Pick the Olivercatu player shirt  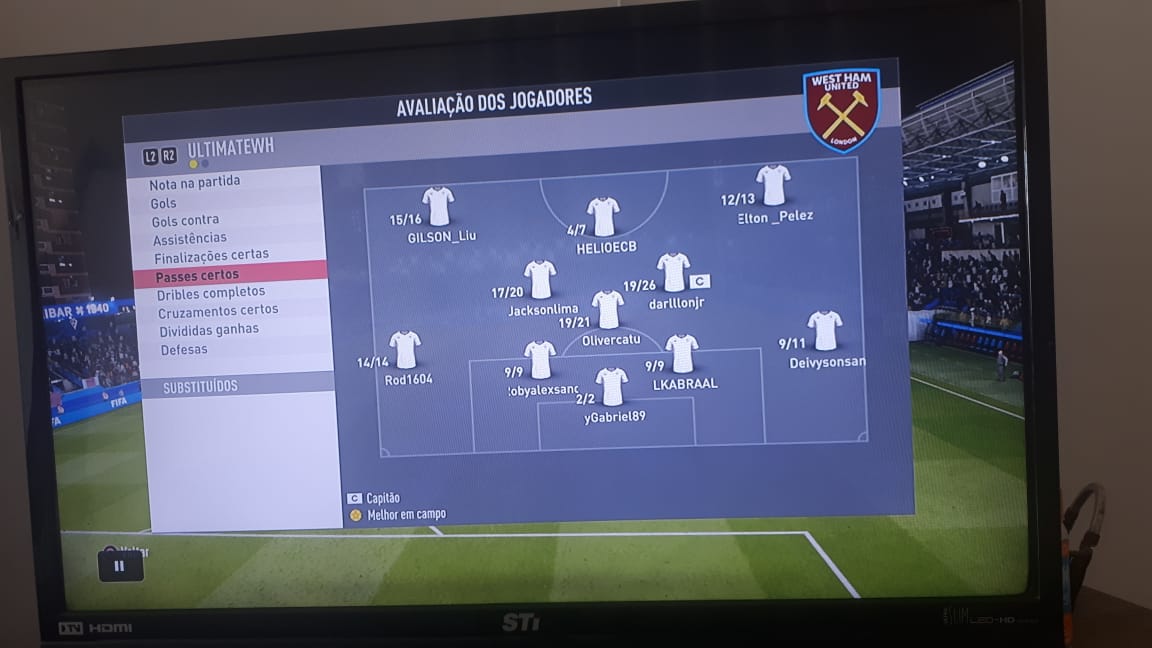coord(607,310)
